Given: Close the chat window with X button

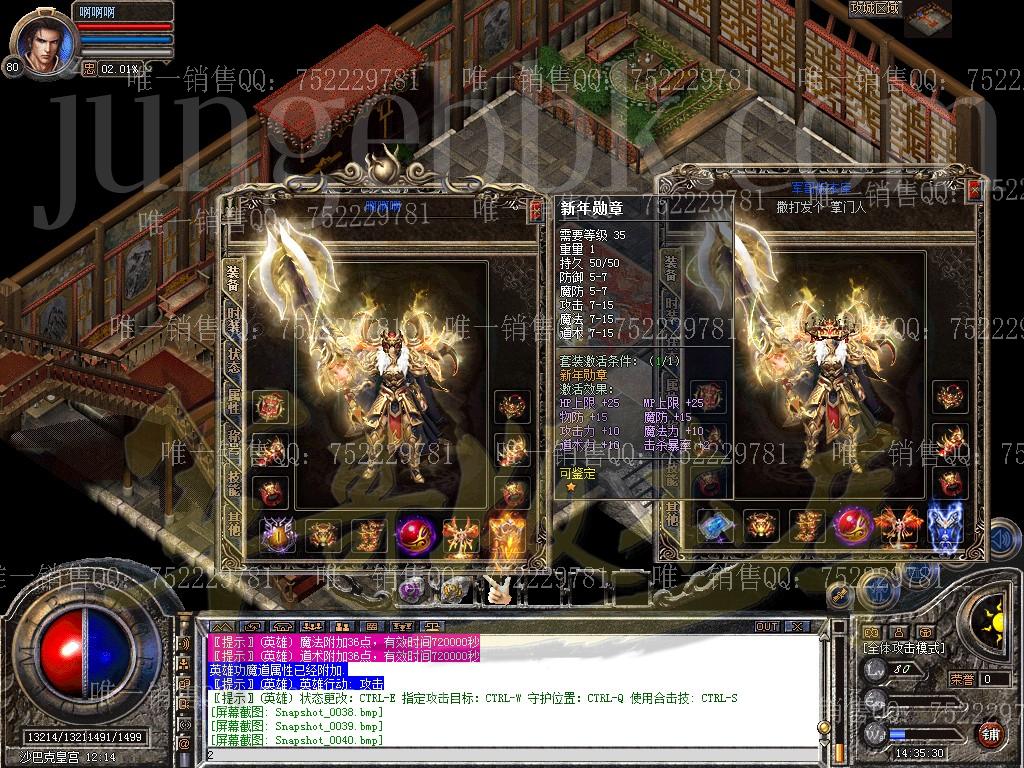Looking at the screenshot, I should tap(797, 626).
